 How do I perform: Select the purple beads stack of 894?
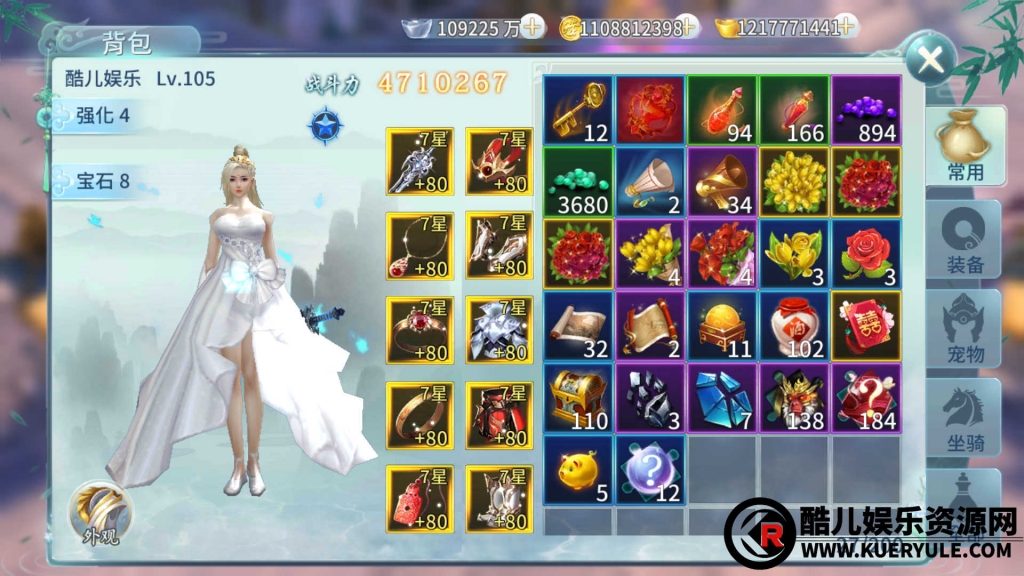(x=866, y=109)
